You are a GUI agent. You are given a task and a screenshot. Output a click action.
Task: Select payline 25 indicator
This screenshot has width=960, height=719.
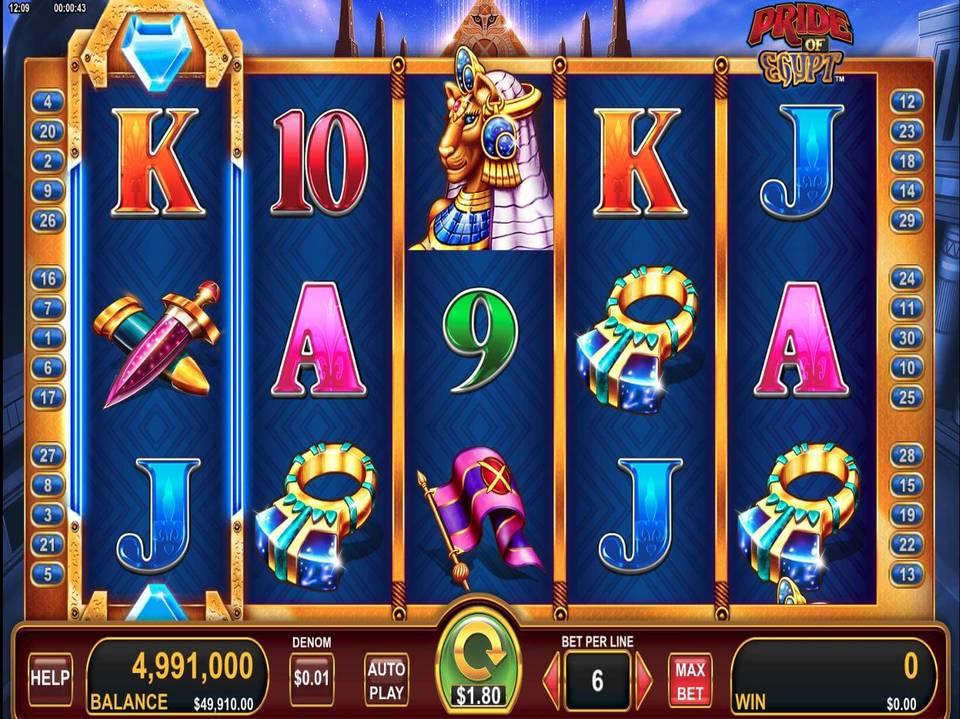click(x=906, y=397)
